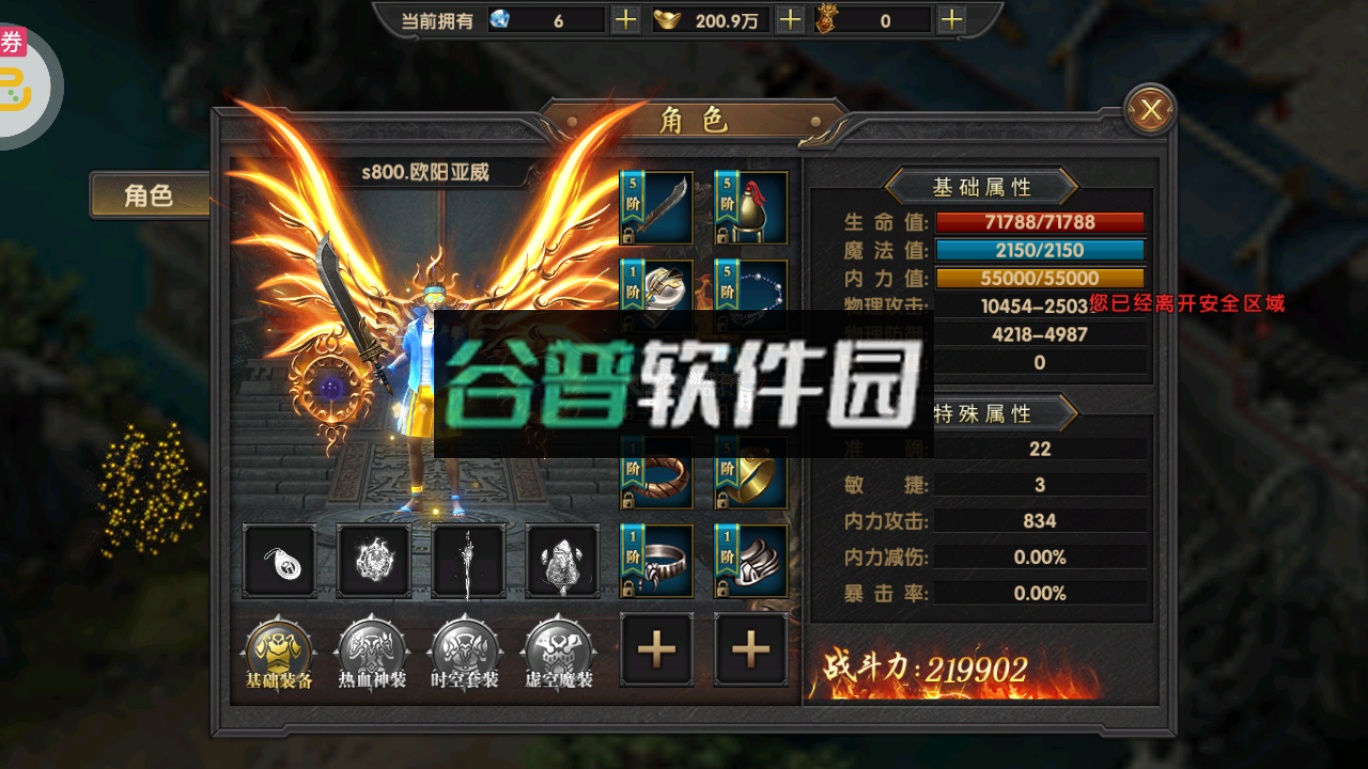
Task: Click the plus button beside diamond currency
Action: point(624,19)
